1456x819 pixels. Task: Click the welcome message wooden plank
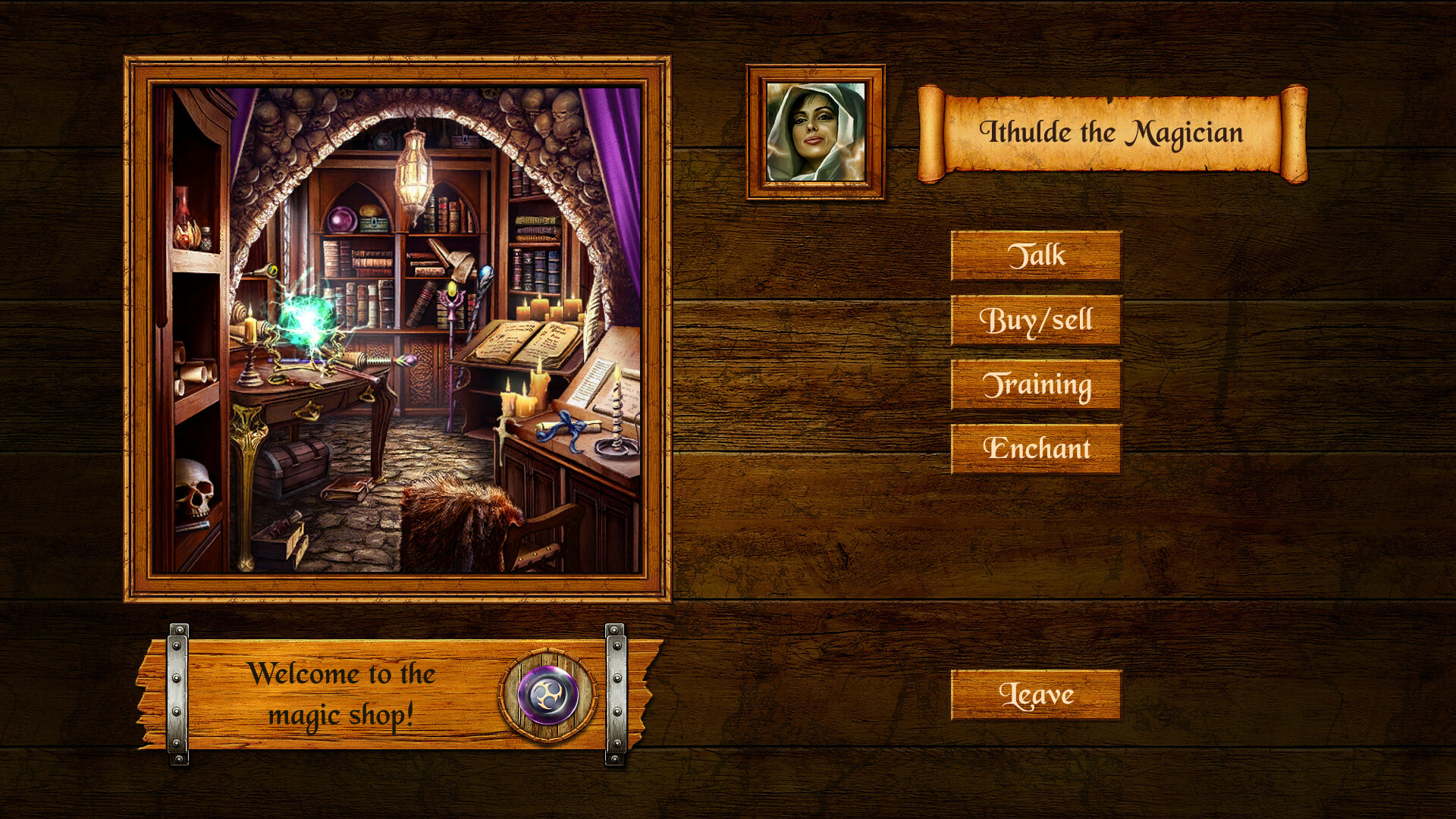click(343, 694)
